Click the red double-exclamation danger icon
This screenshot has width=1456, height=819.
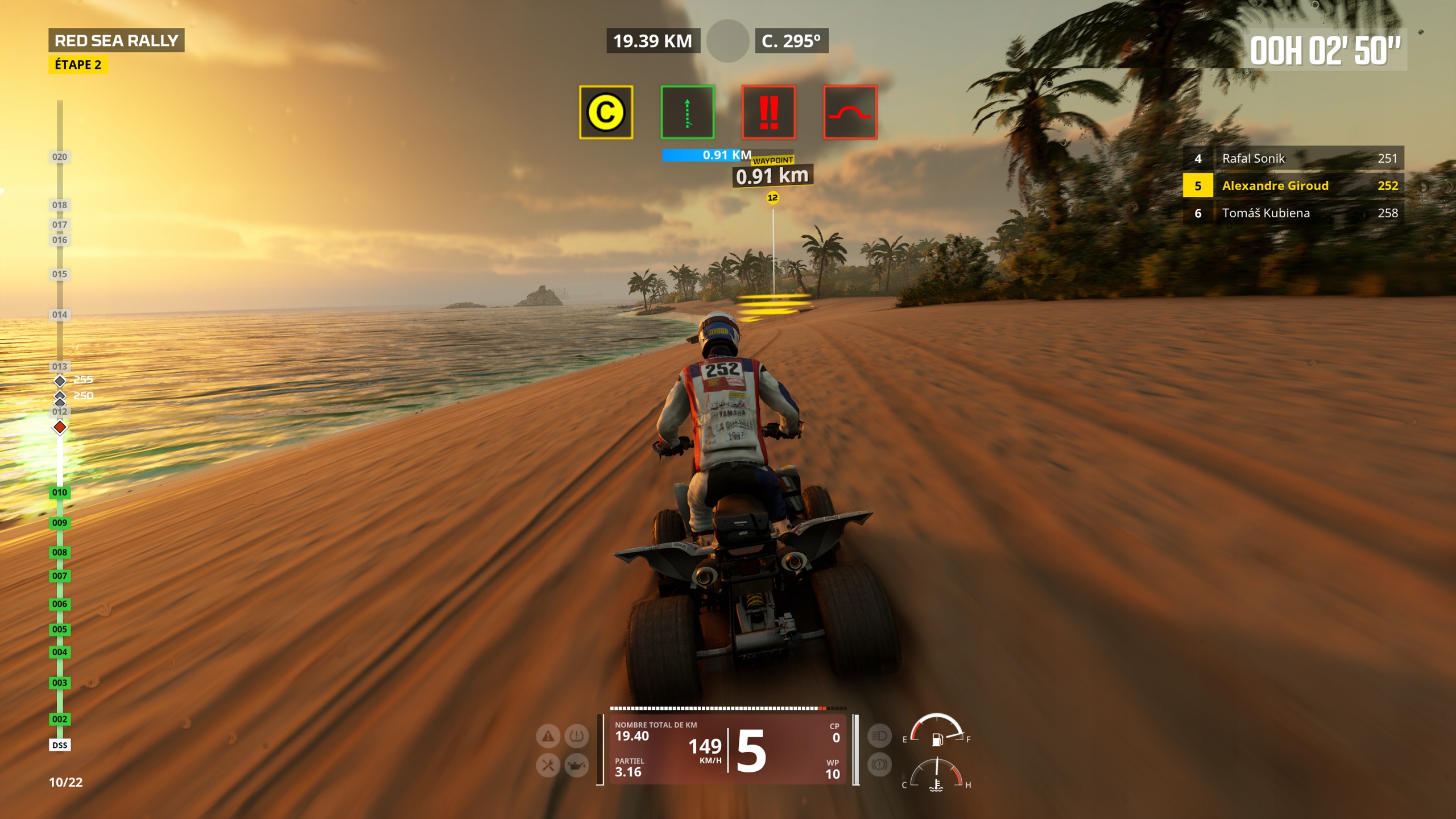(x=768, y=112)
